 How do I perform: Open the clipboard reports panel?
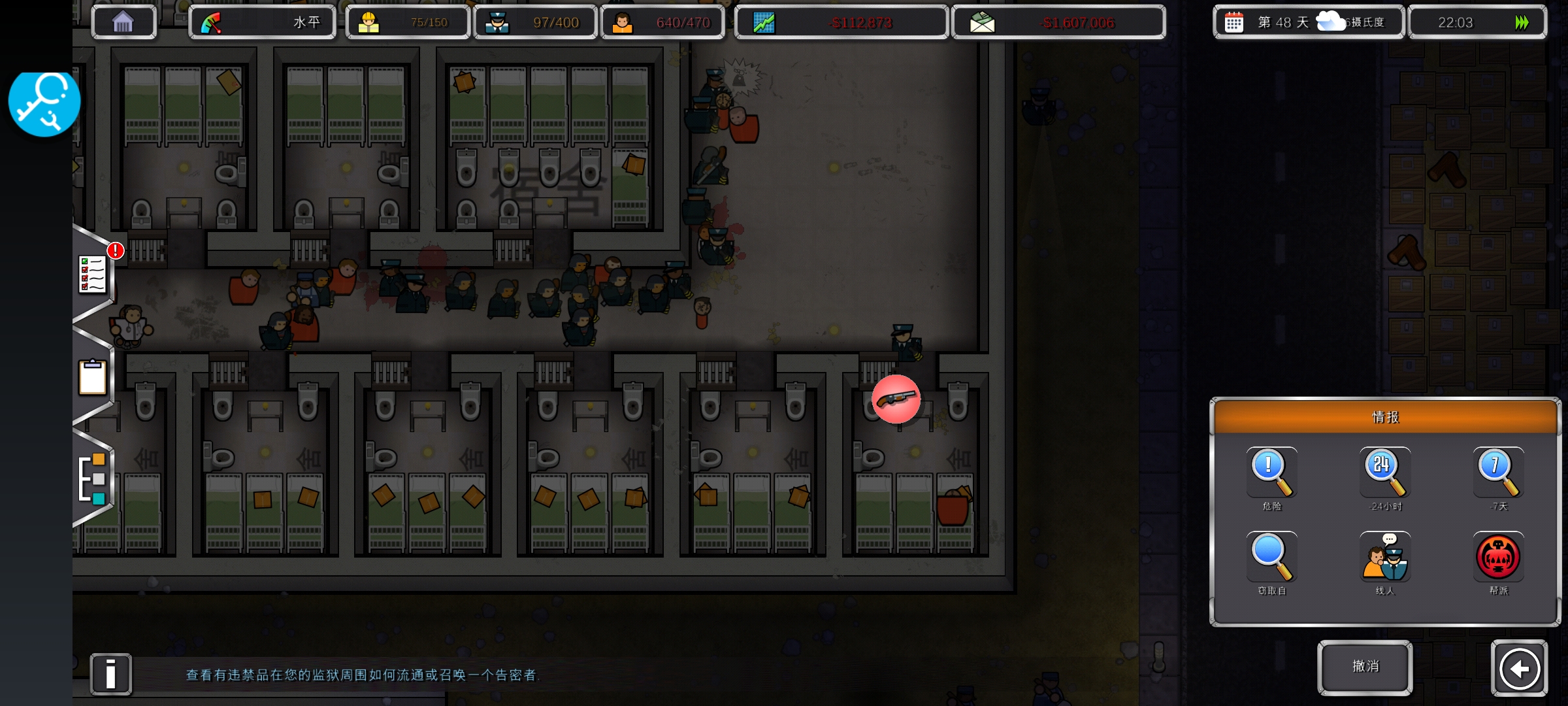coord(92,377)
